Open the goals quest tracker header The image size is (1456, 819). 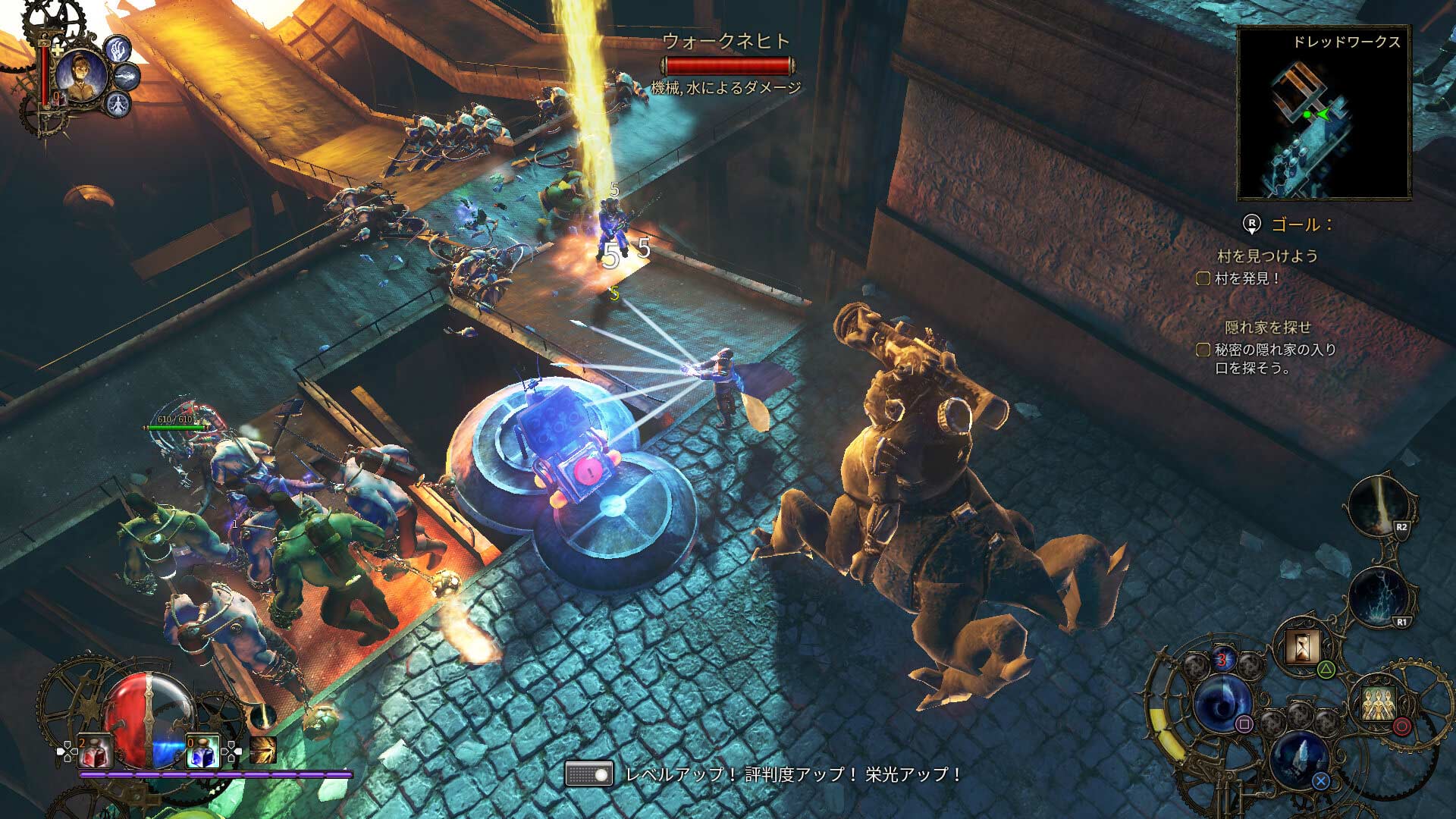[1301, 224]
